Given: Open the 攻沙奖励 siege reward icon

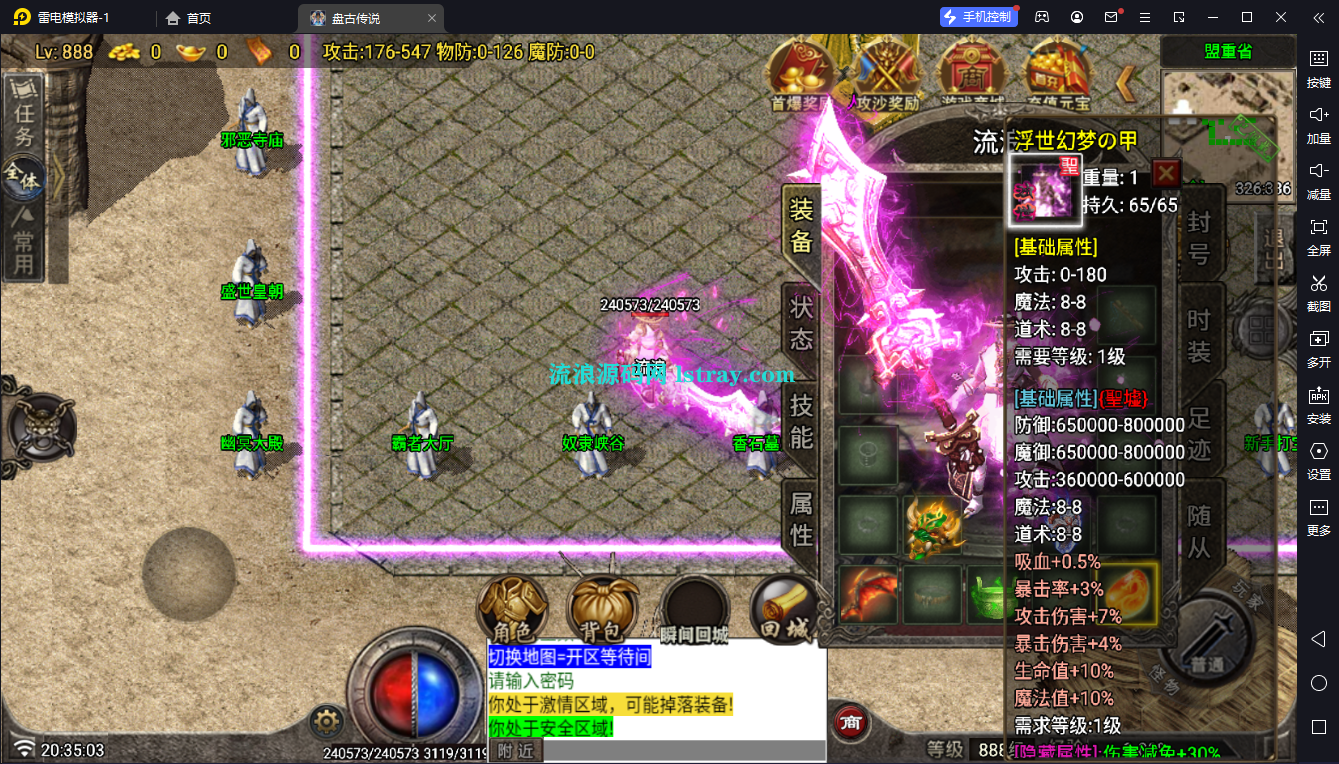Looking at the screenshot, I should [x=887, y=73].
